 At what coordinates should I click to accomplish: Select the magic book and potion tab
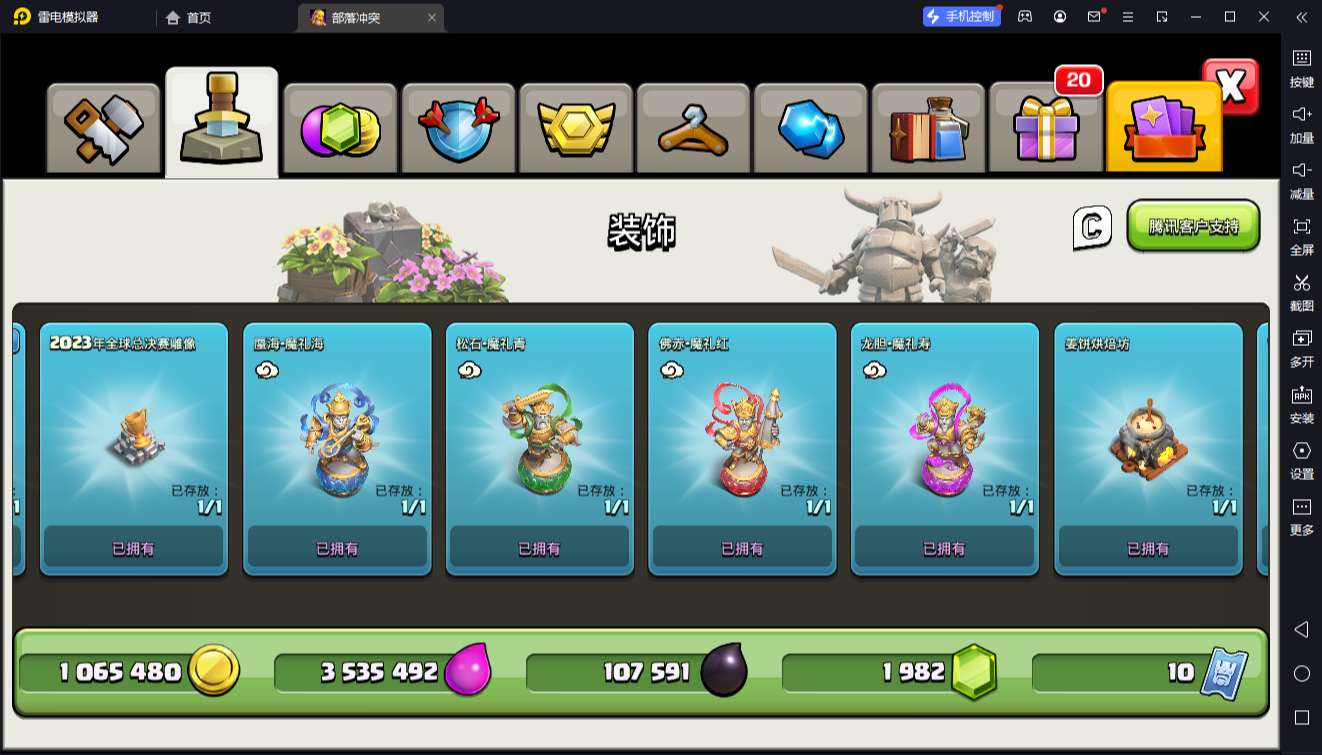coord(928,129)
